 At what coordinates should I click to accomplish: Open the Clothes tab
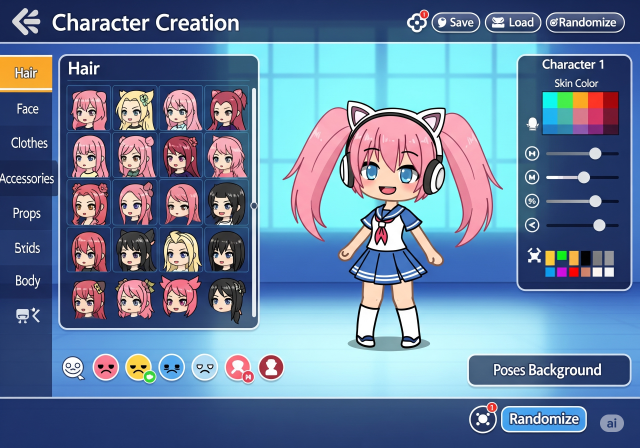point(29,143)
